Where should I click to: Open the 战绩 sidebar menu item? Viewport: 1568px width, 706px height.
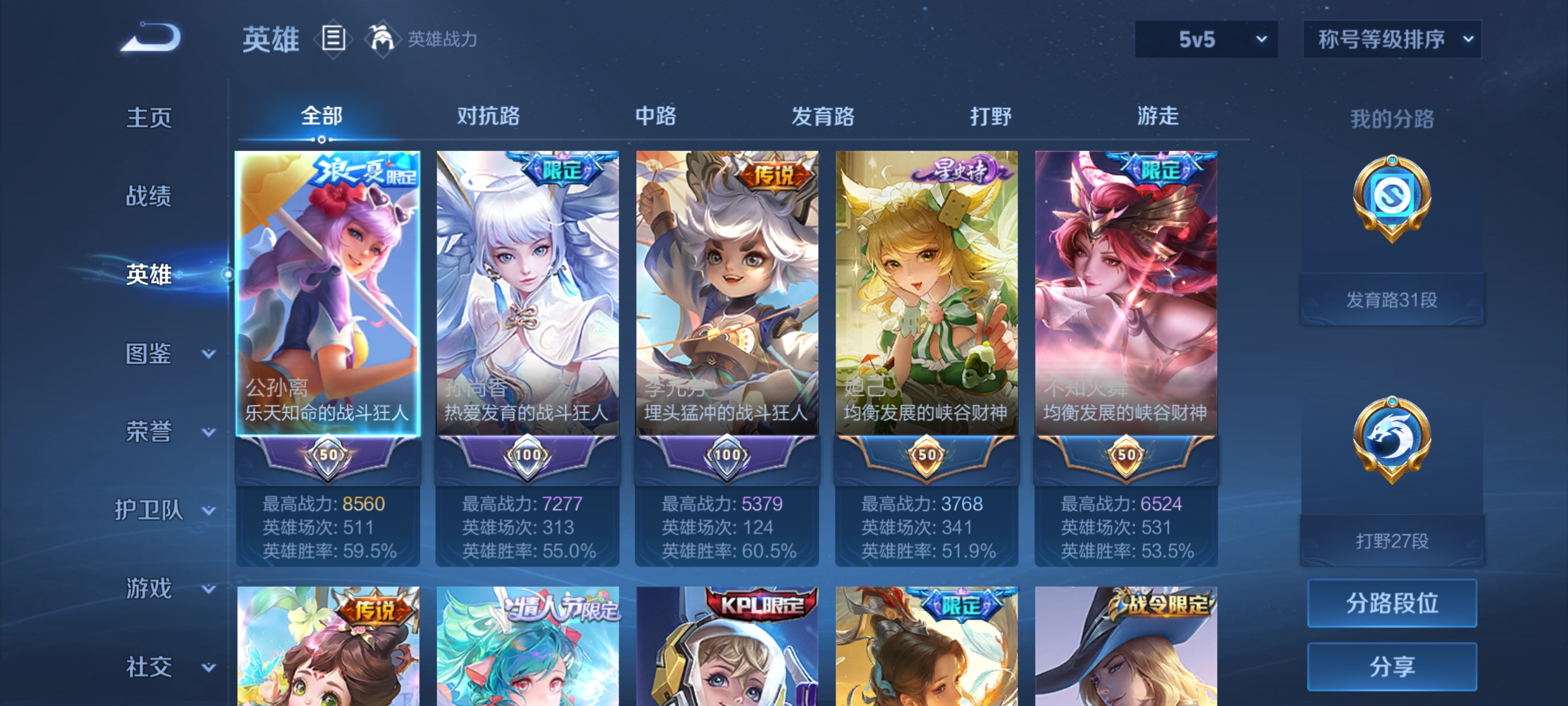click(x=149, y=196)
